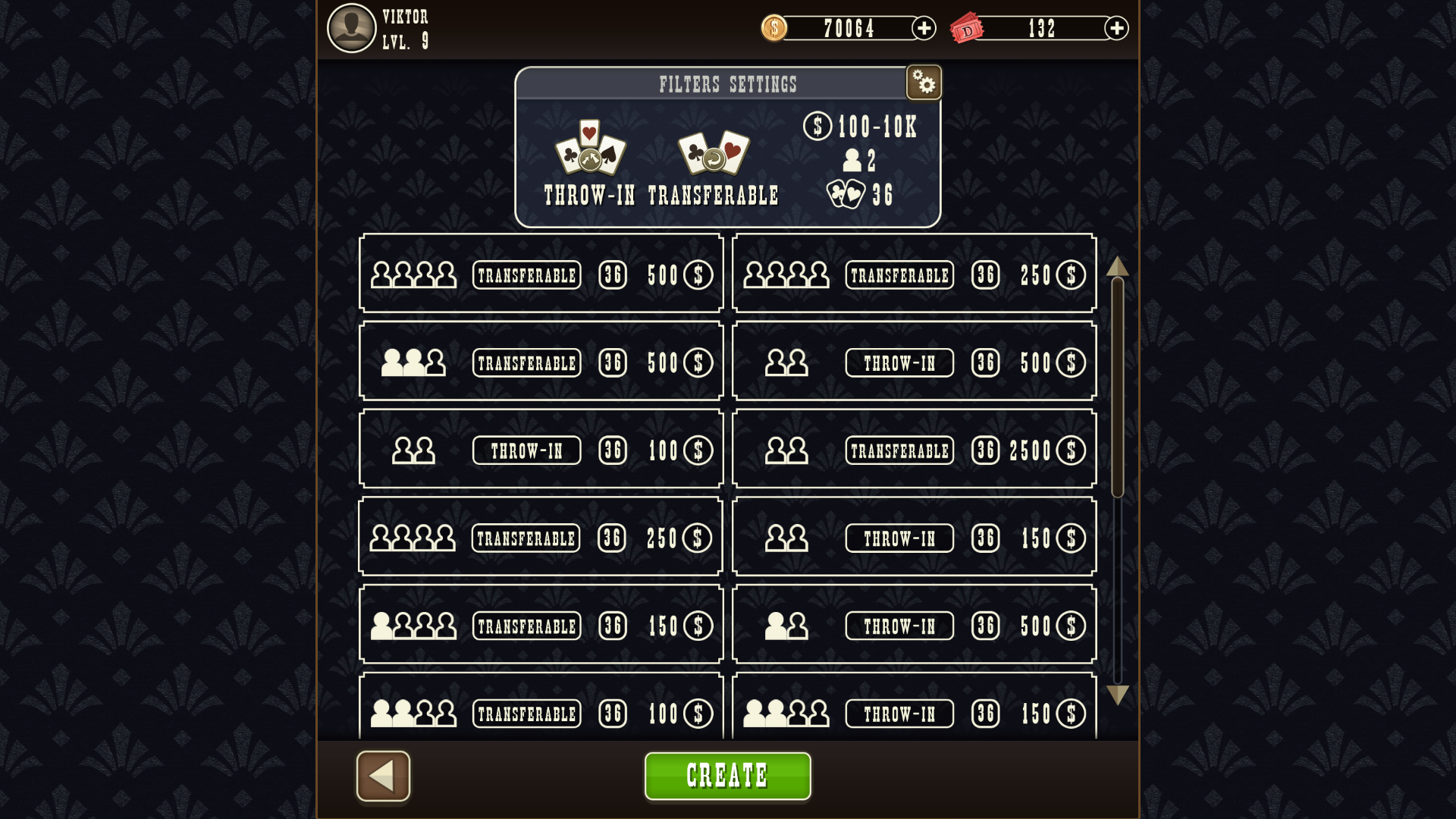The height and width of the screenshot is (819, 1456).
Task: Join the 100 THROW-IN two-player game
Action: [x=540, y=448]
